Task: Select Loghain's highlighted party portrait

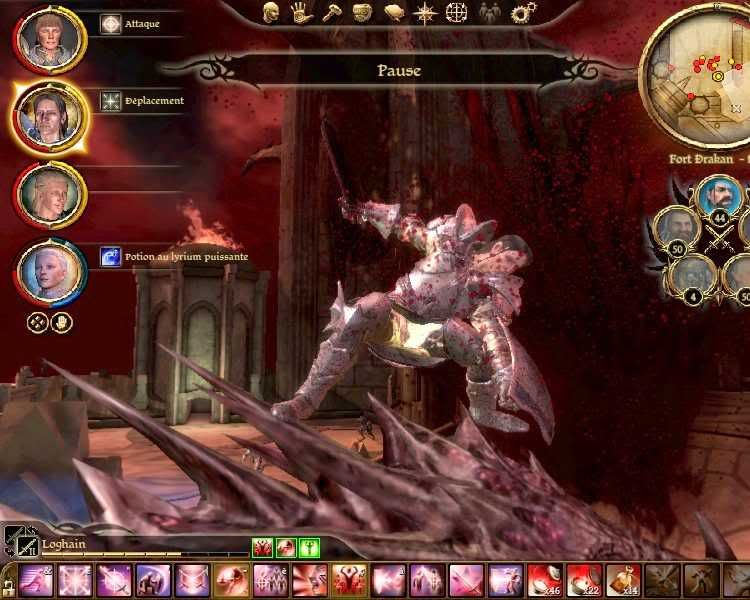Action: pyautogui.click(x=49, y=115)
